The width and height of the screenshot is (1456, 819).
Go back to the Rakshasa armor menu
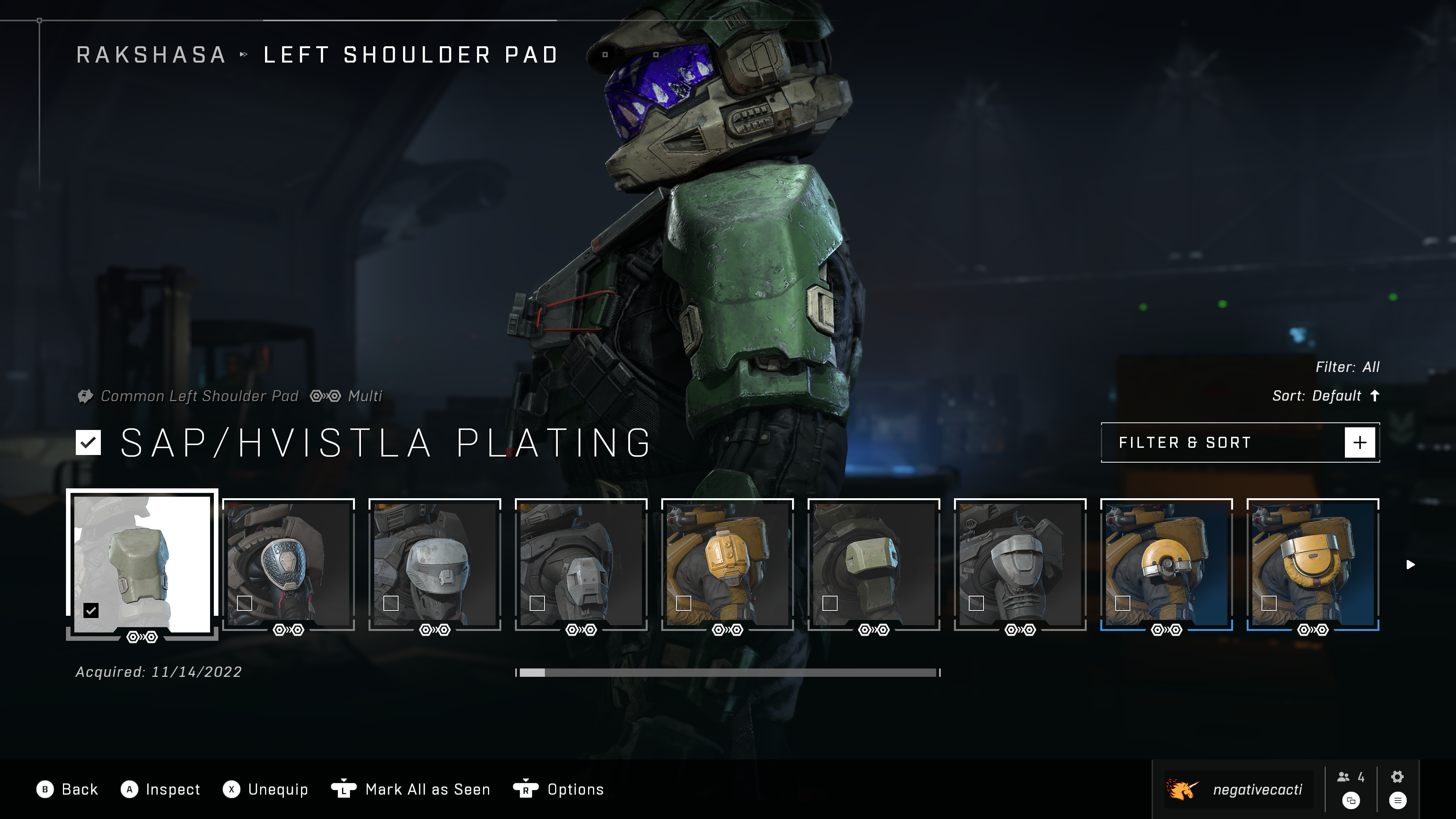(151, 55)
